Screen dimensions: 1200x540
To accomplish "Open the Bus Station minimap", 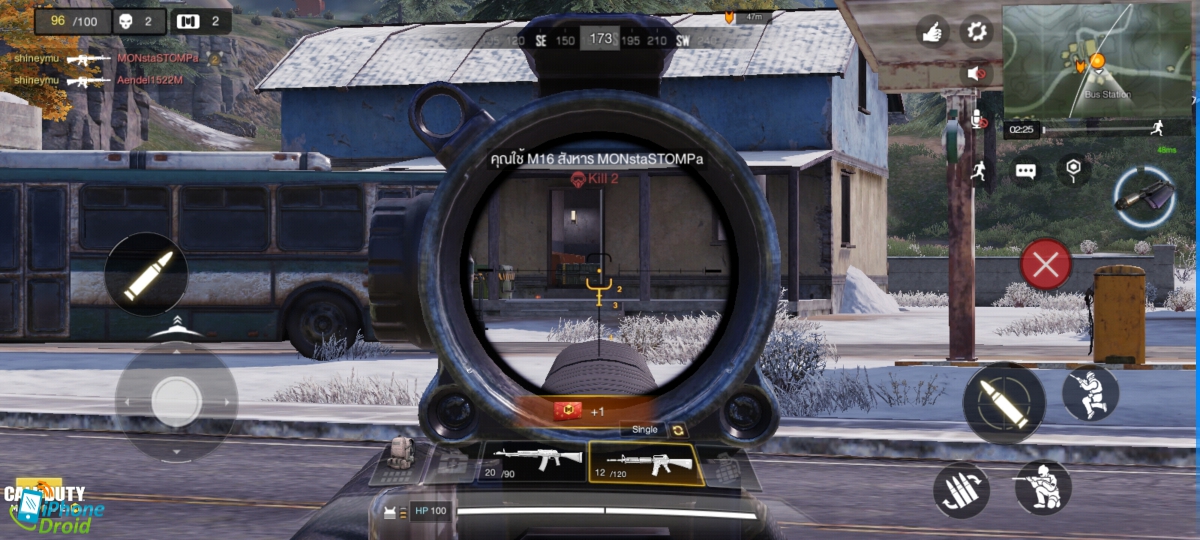I will (x=1096, y=60).
